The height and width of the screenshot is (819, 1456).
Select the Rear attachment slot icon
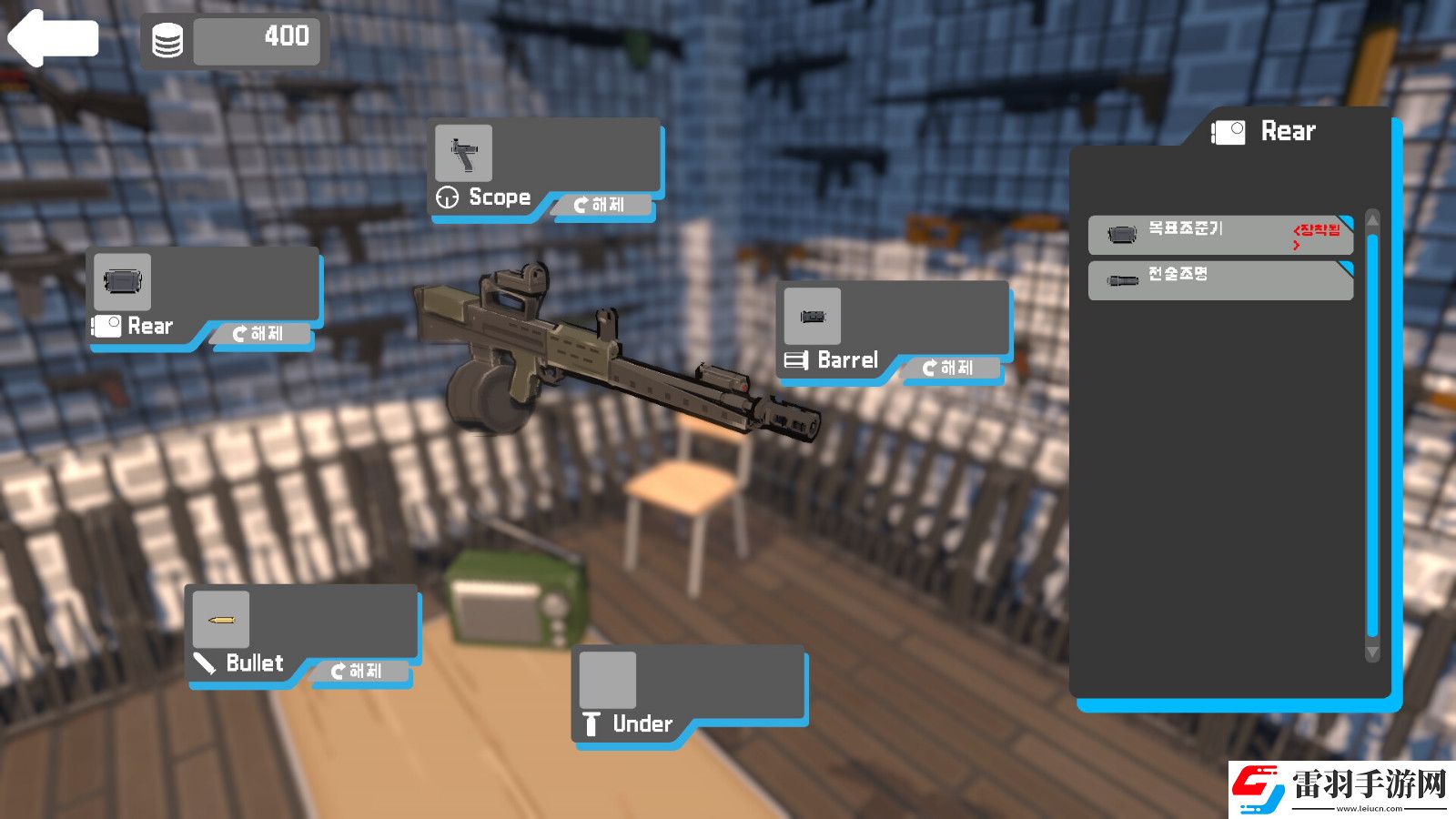point(122,282)
